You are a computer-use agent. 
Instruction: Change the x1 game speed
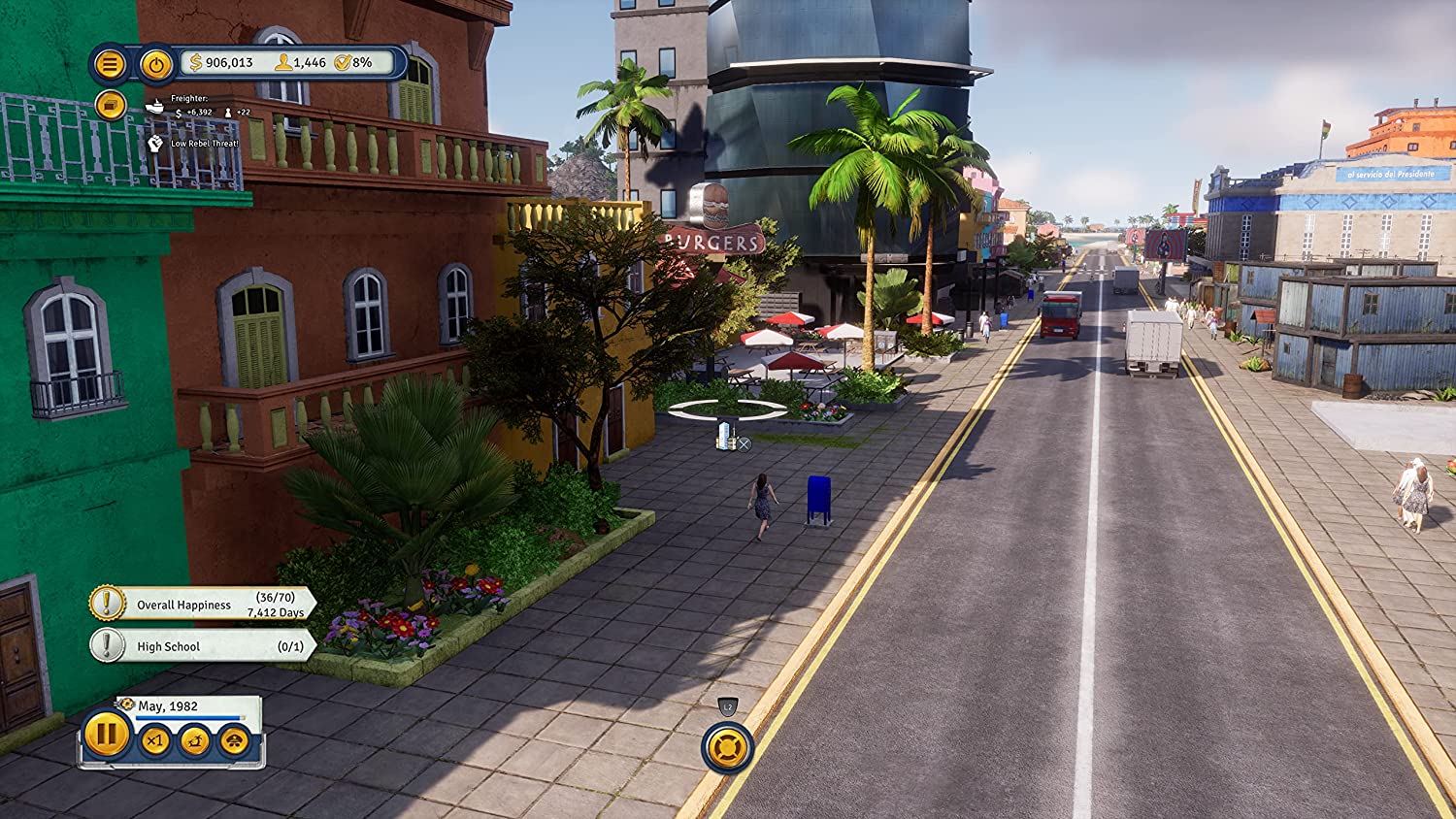pos(155,741)
